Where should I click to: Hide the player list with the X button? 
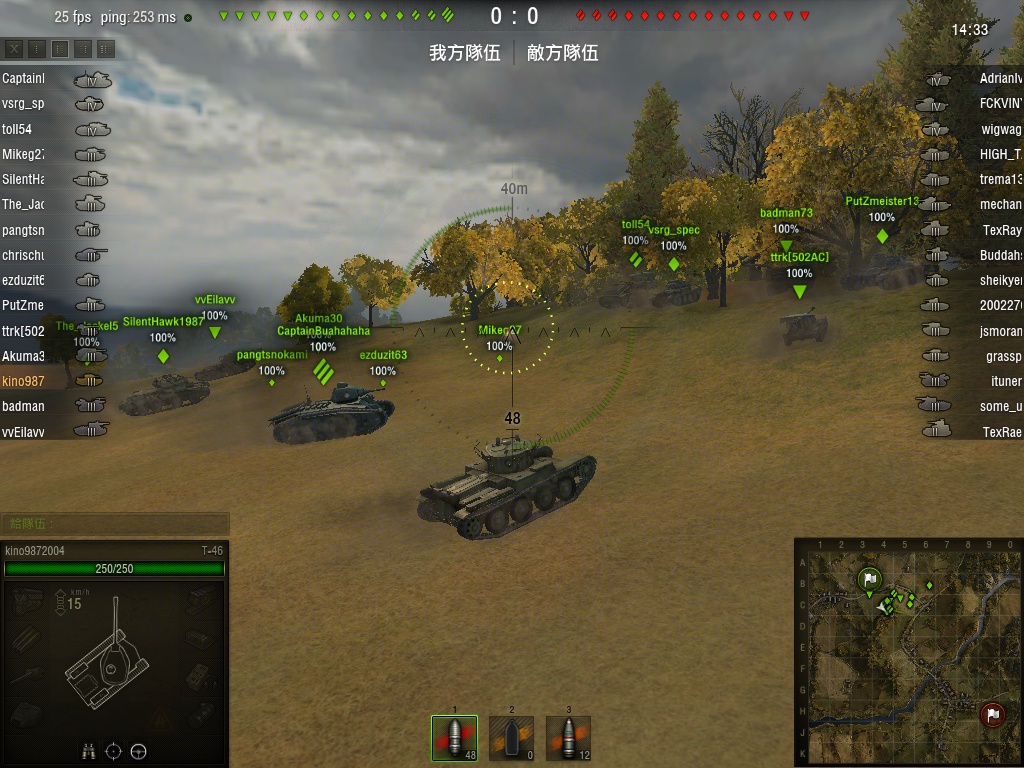tap(14, 48)
